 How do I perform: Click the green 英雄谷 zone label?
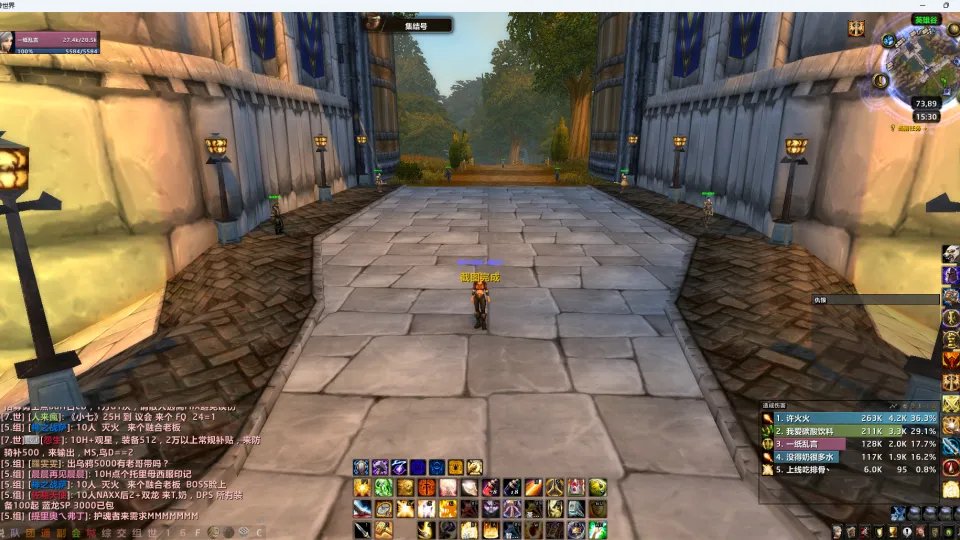pos(925,20)
